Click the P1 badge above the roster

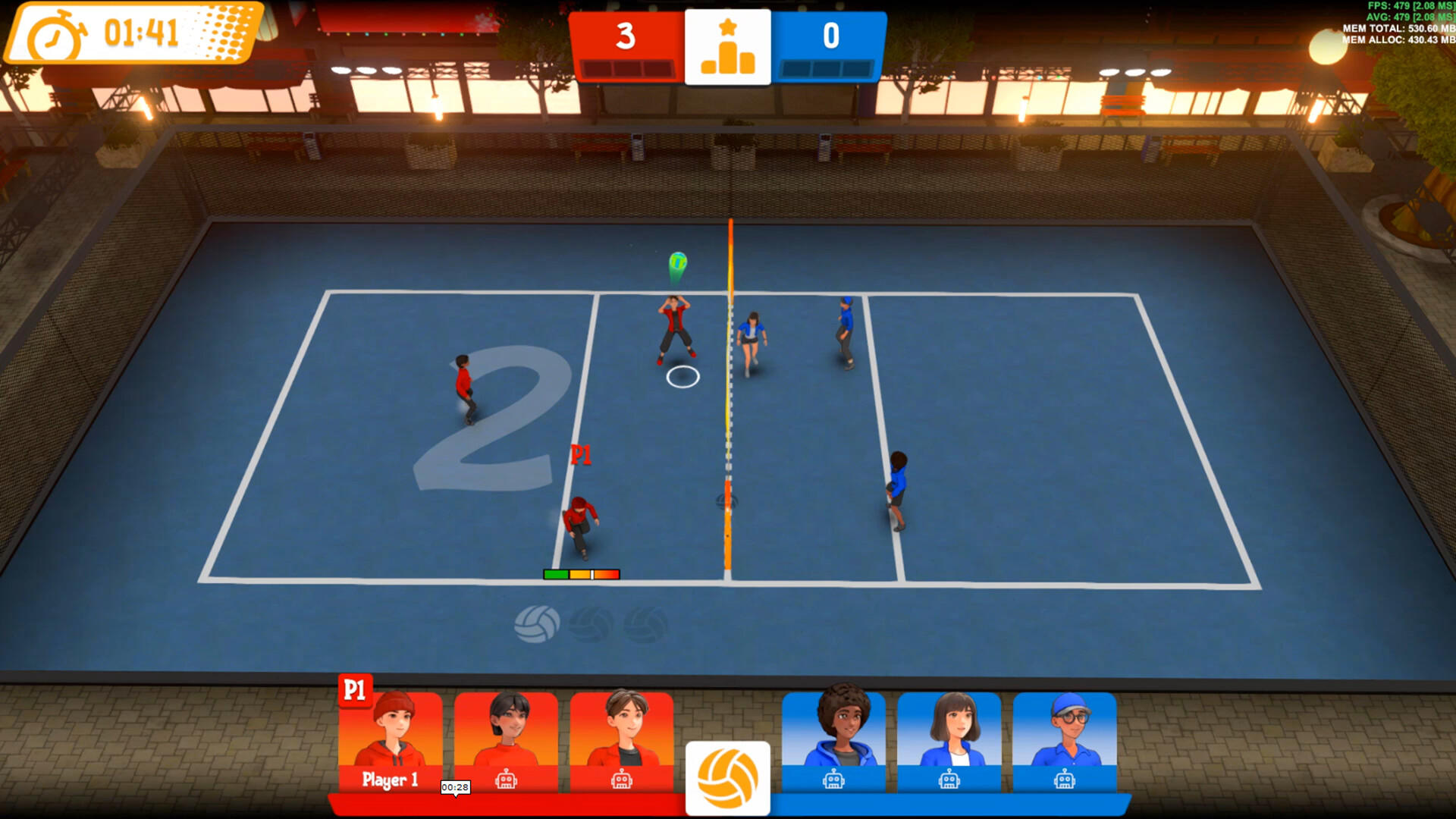(x=356, y=691)
